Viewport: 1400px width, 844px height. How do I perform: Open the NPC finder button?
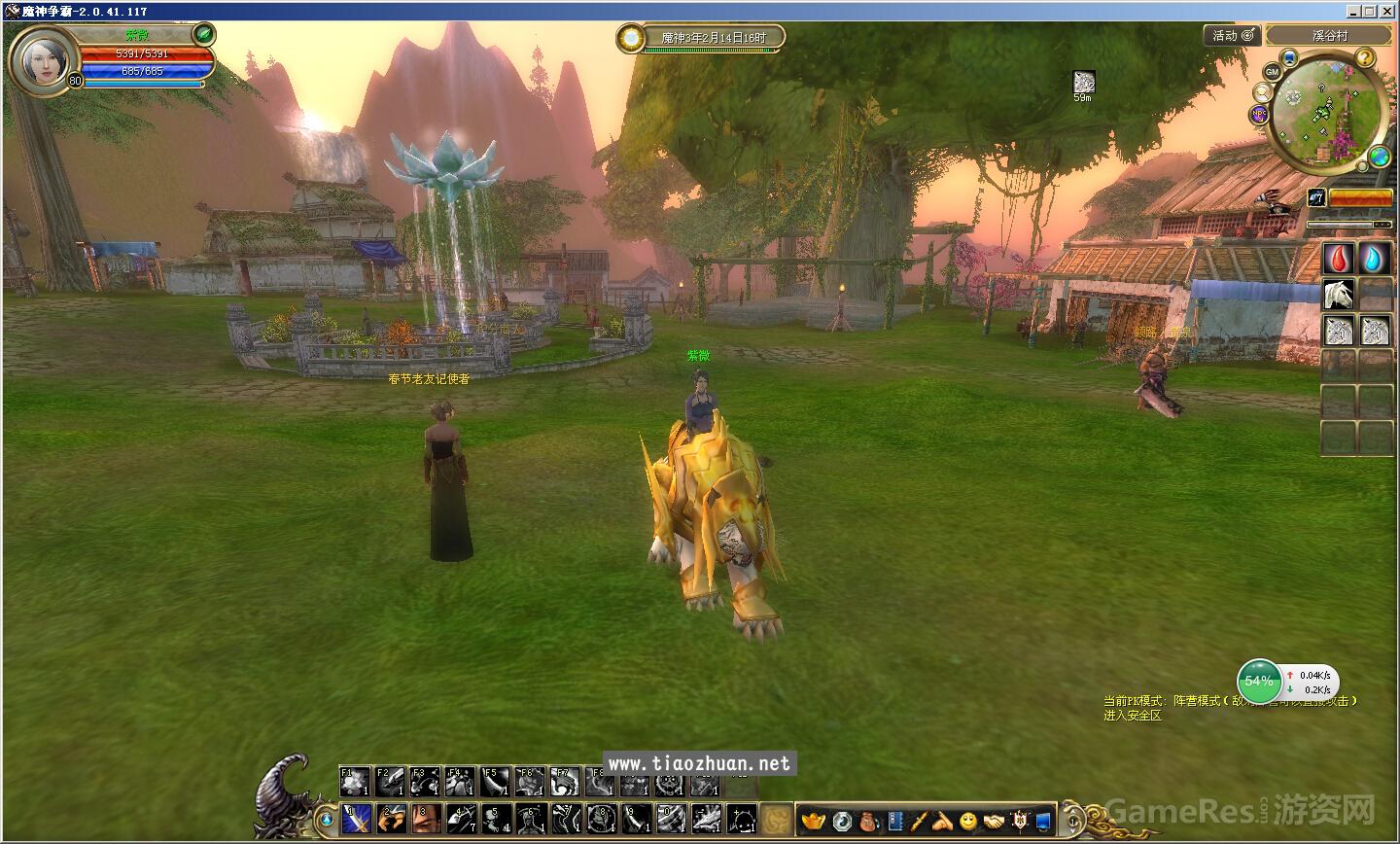tap(1260, 113)
